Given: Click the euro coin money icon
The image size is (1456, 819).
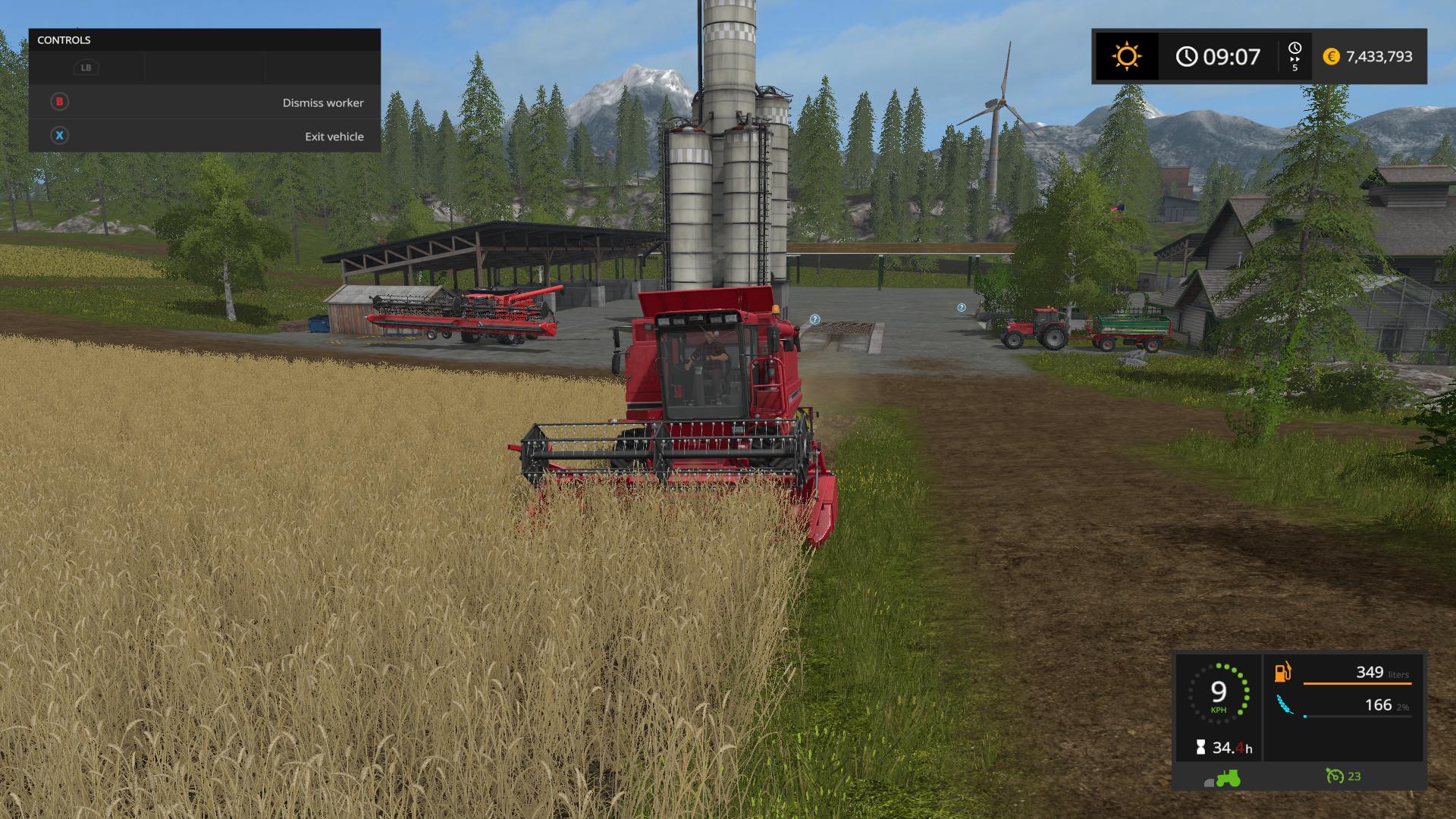Looking at the screenshot, I should [x=1331, y=57].
